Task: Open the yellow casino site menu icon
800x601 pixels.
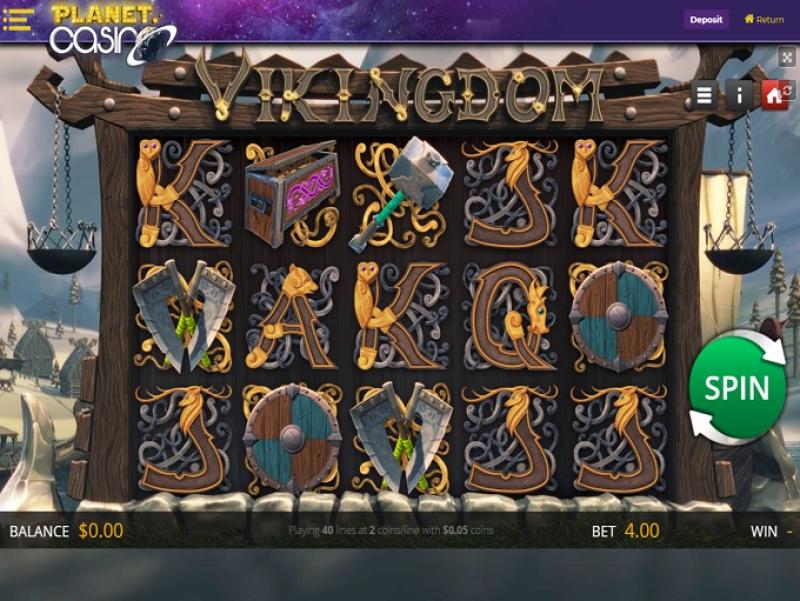Action: coord(19,19)
